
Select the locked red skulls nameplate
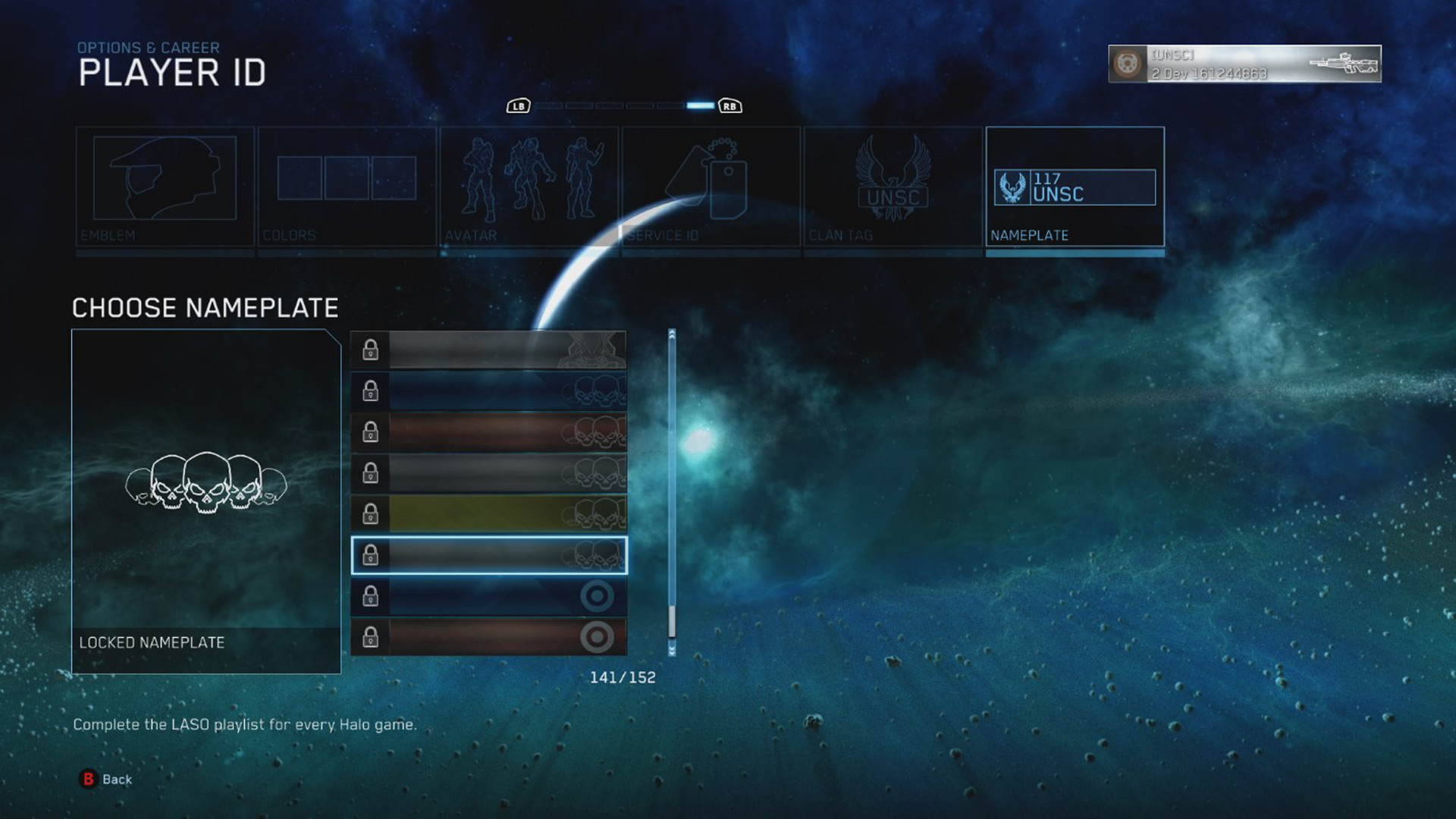click(489, 431)
